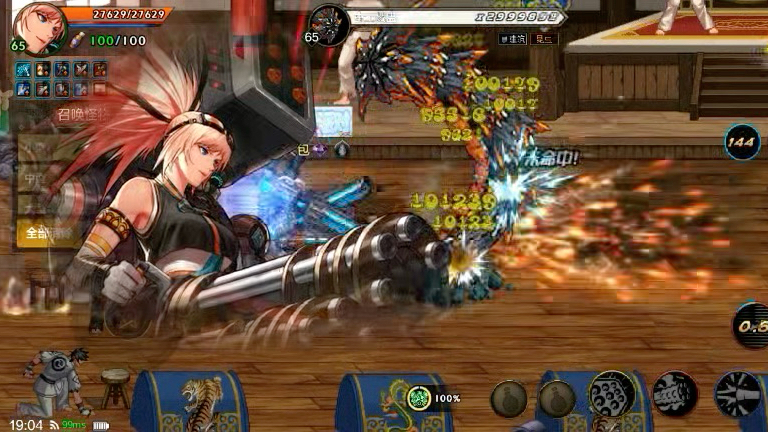The width and height of the screenshot is (768, 432).
Task: Fire the gatling gun barrel skill
Action: 612,394
